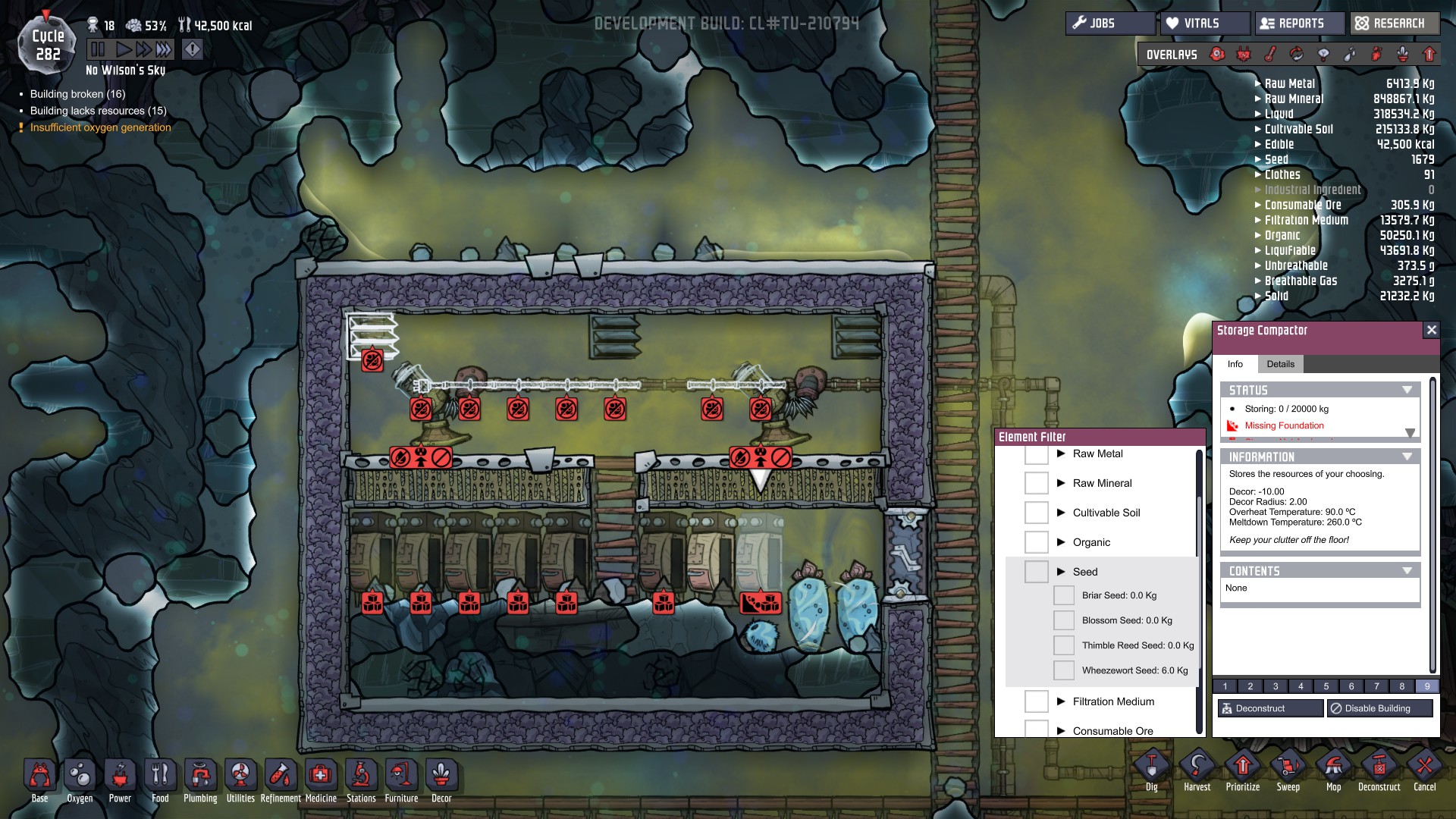The image size is (1456, 819).
Task: Choose the Sweep tool
Action: tap(1288, 770)
